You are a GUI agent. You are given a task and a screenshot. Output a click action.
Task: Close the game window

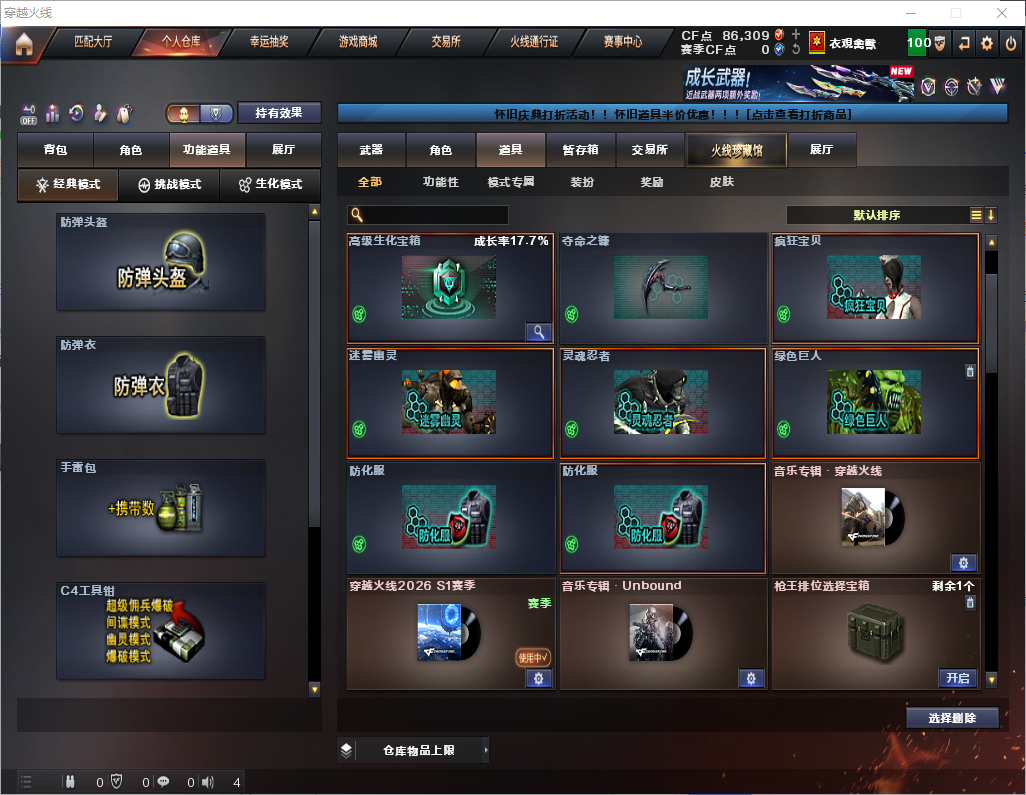click(x=1002, y=13)
